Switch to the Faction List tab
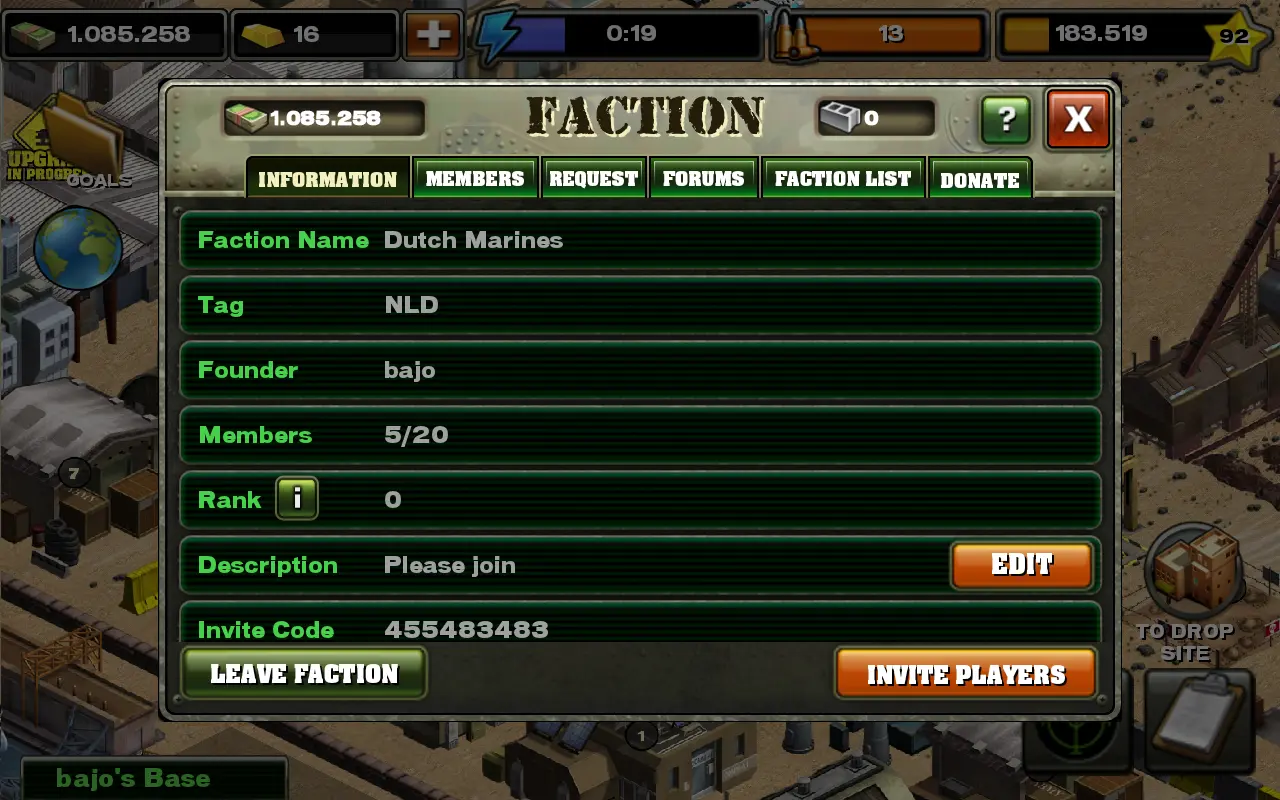Viewport: 1280px width, 800px height. tap(843, 179)
